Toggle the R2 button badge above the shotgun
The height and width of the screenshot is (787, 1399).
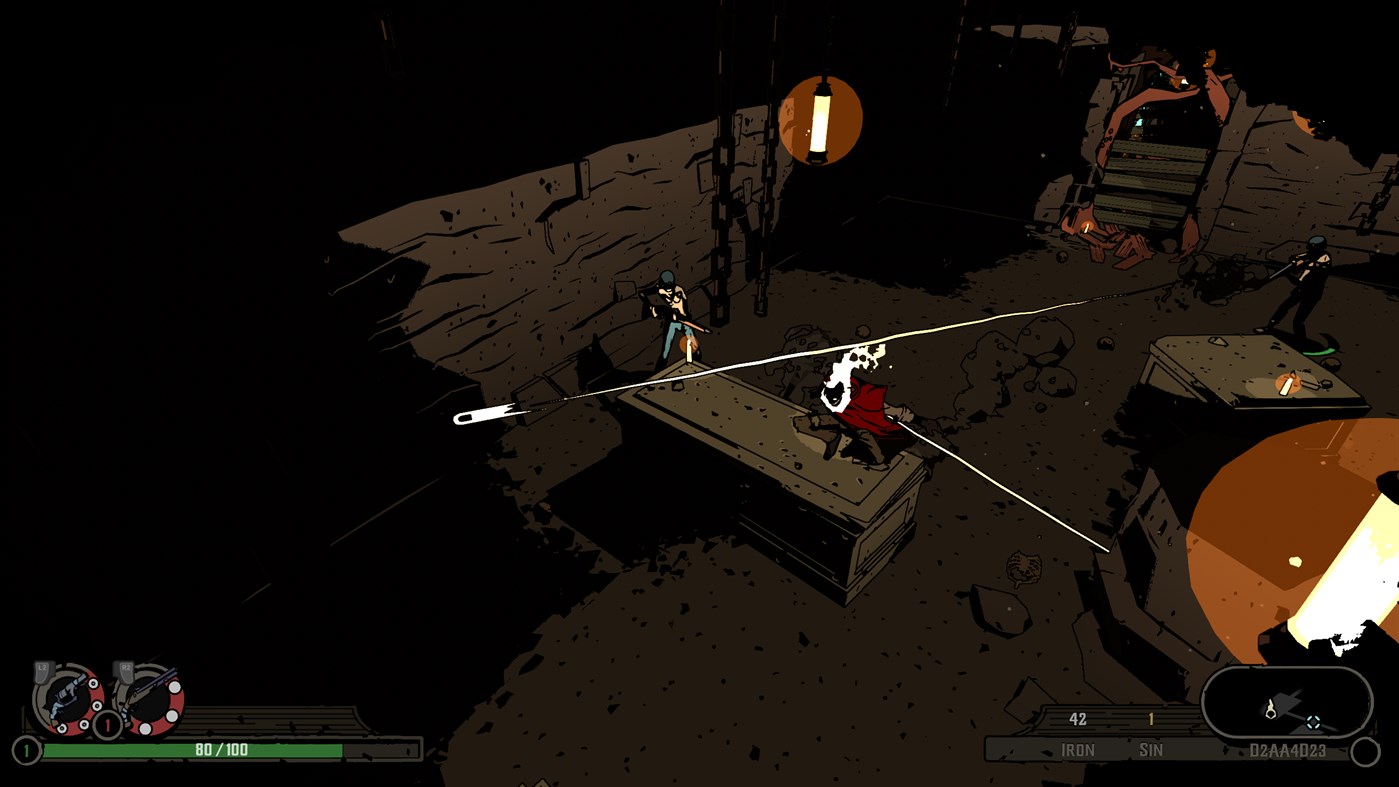click(125, 666)
